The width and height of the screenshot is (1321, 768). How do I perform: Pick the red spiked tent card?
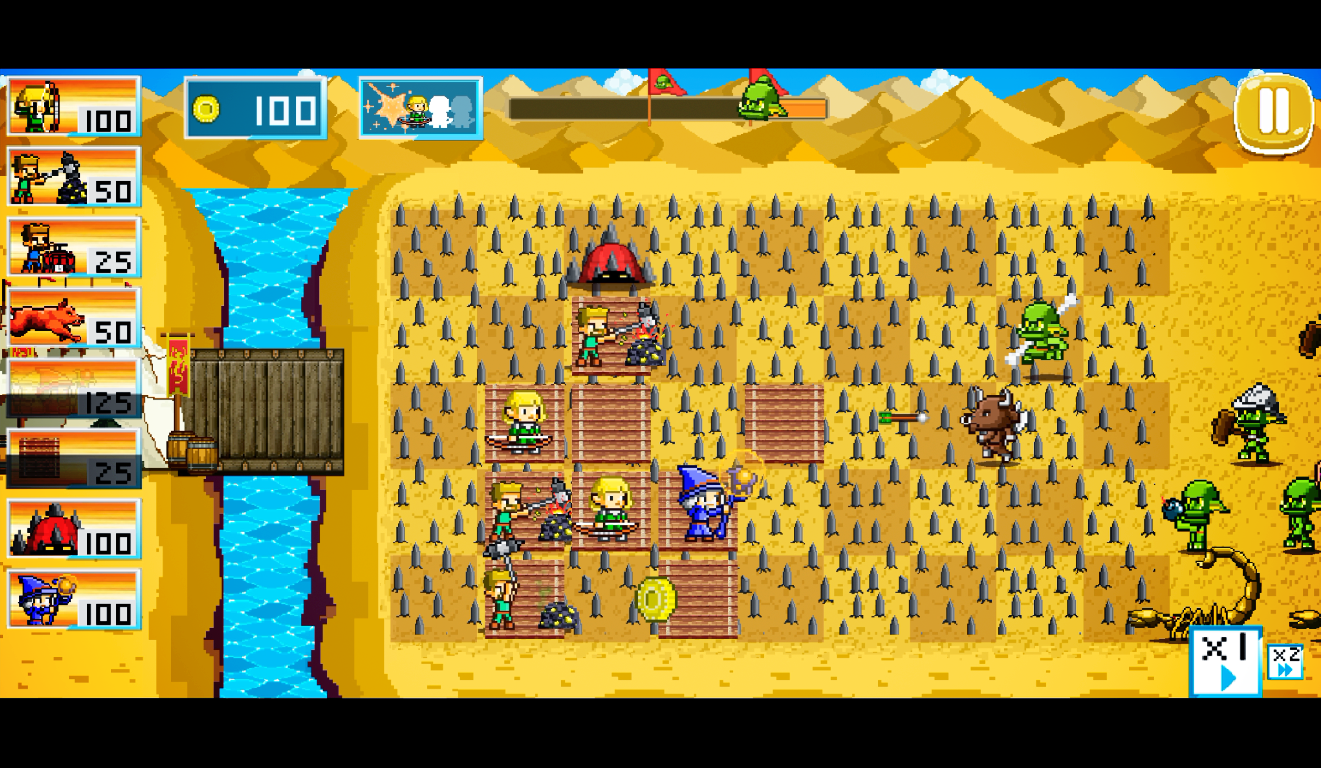pyautogui.click(x=73, y=529)
